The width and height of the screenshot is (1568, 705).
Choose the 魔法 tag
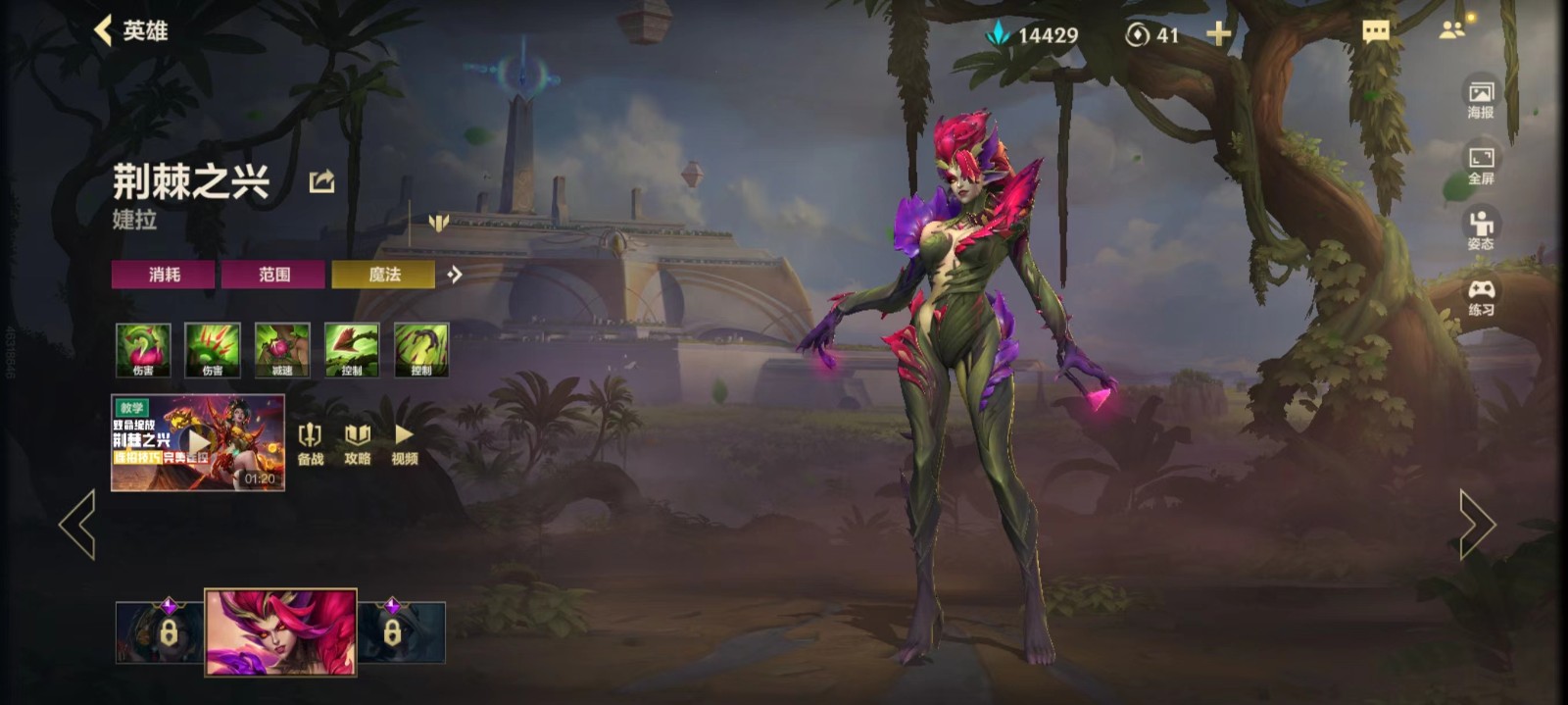(x=383, y=275)
